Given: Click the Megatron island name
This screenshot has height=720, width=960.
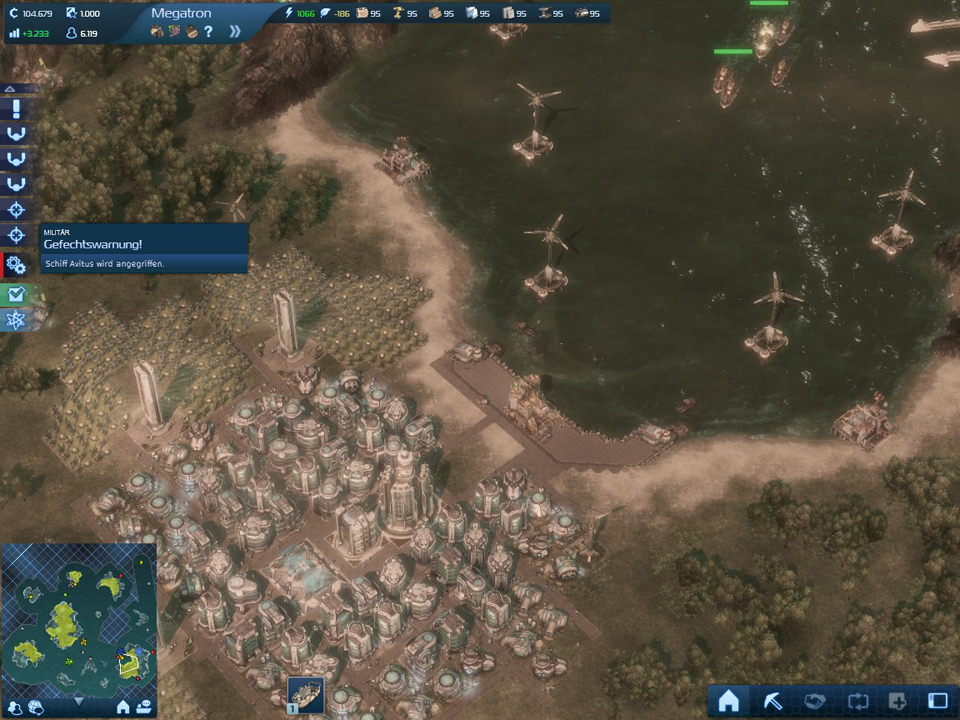Looking at the screenshot, I should tap(180, 13).
